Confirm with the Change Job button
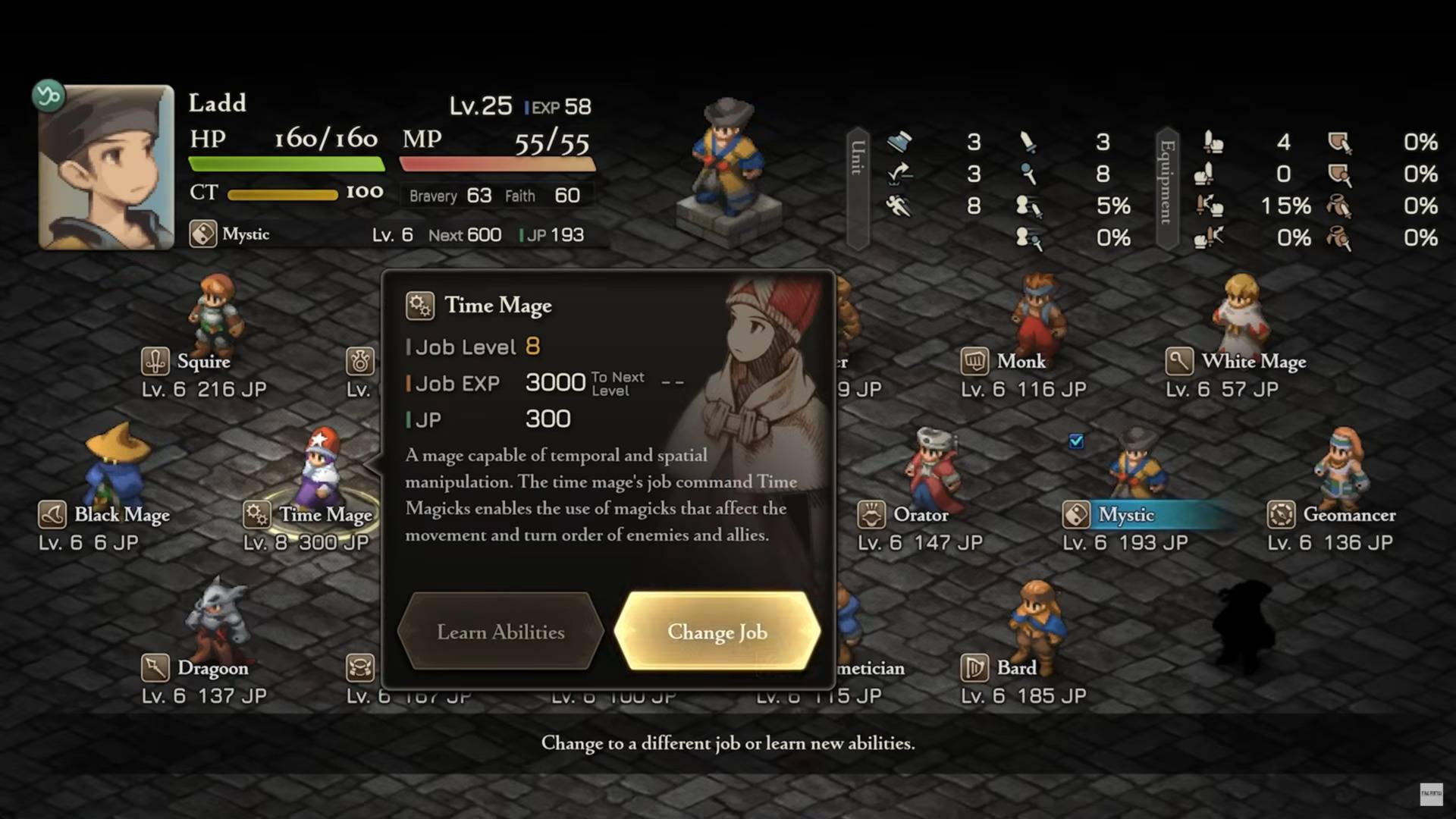Screen dimensions: 1456x819 (x=717, y=632)
